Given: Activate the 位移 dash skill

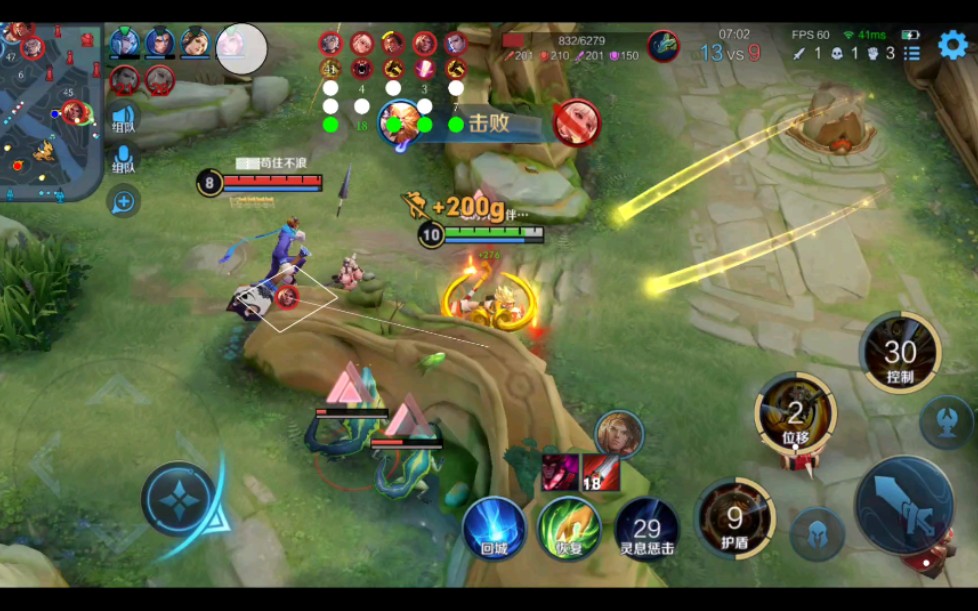Looking at the screenshot, I should 796,411.
